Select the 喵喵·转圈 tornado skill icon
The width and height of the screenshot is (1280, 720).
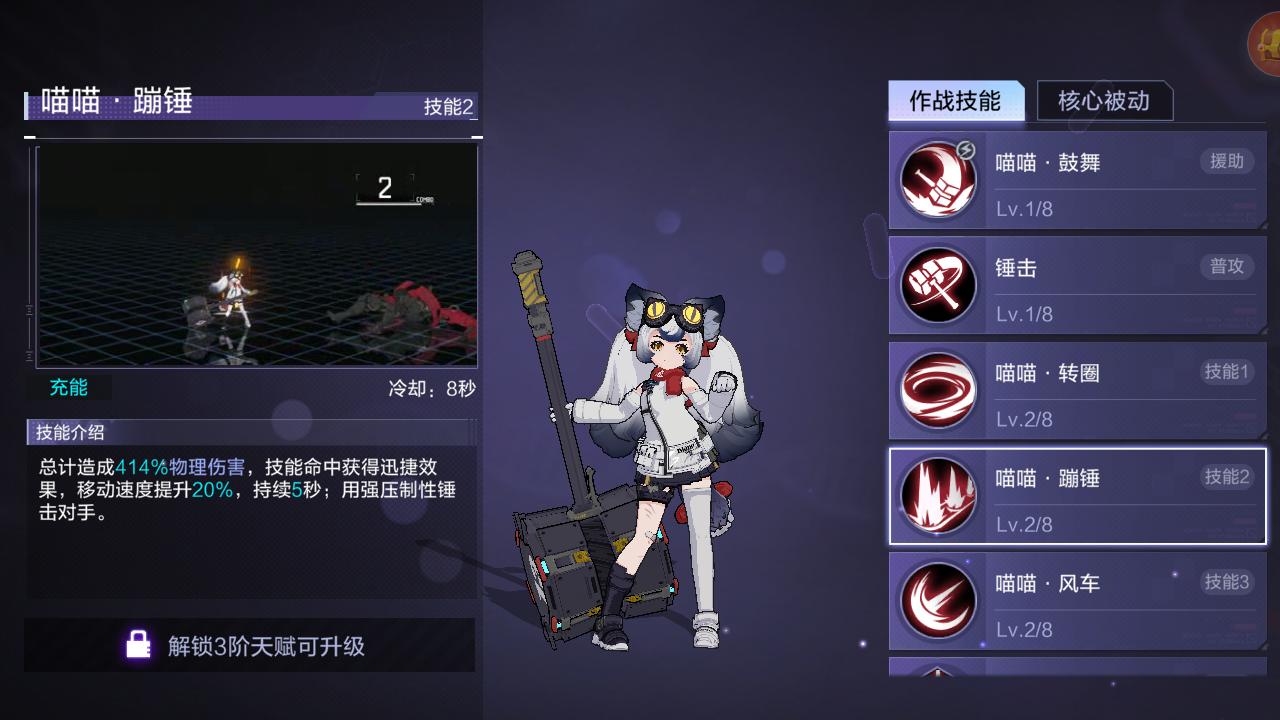(938, 390)
